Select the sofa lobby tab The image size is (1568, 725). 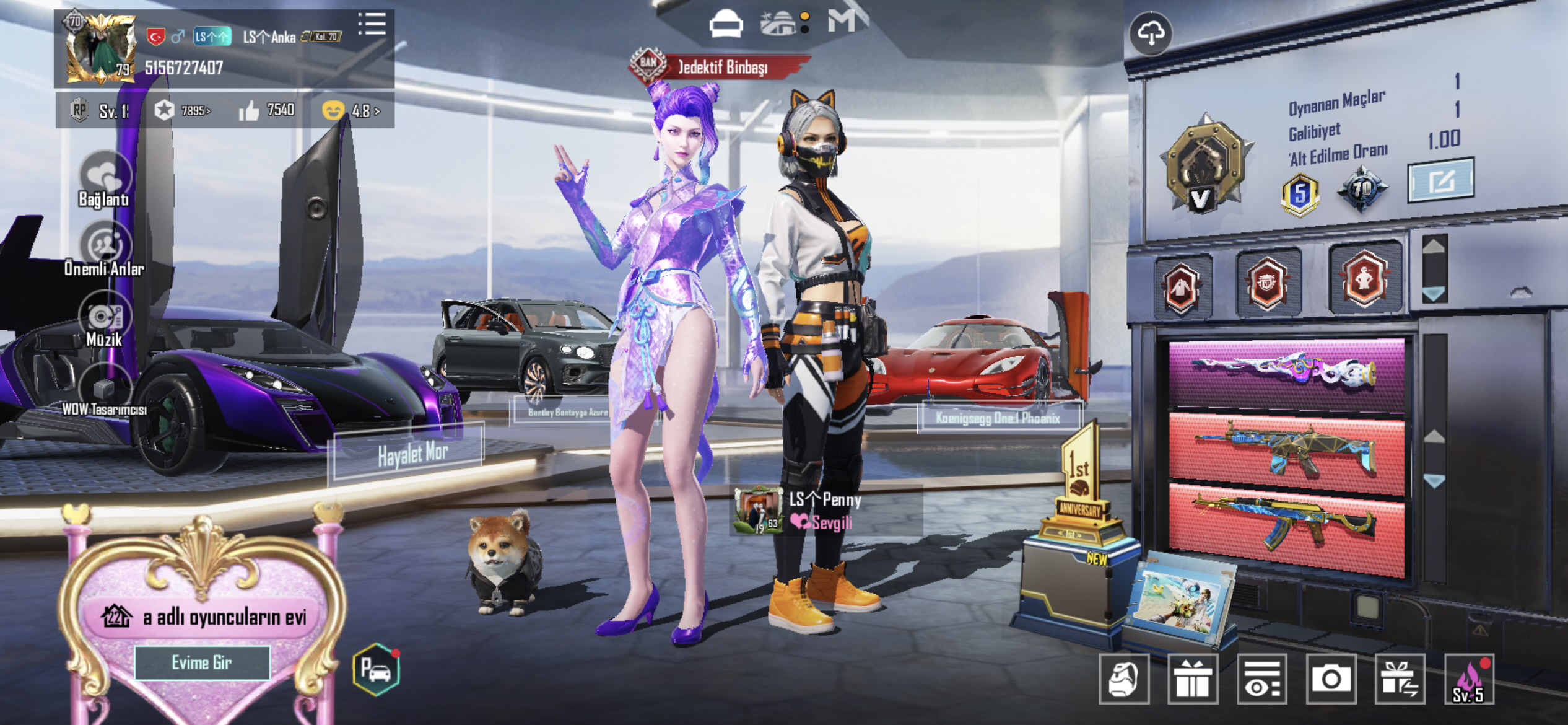[x=725, y=25]
